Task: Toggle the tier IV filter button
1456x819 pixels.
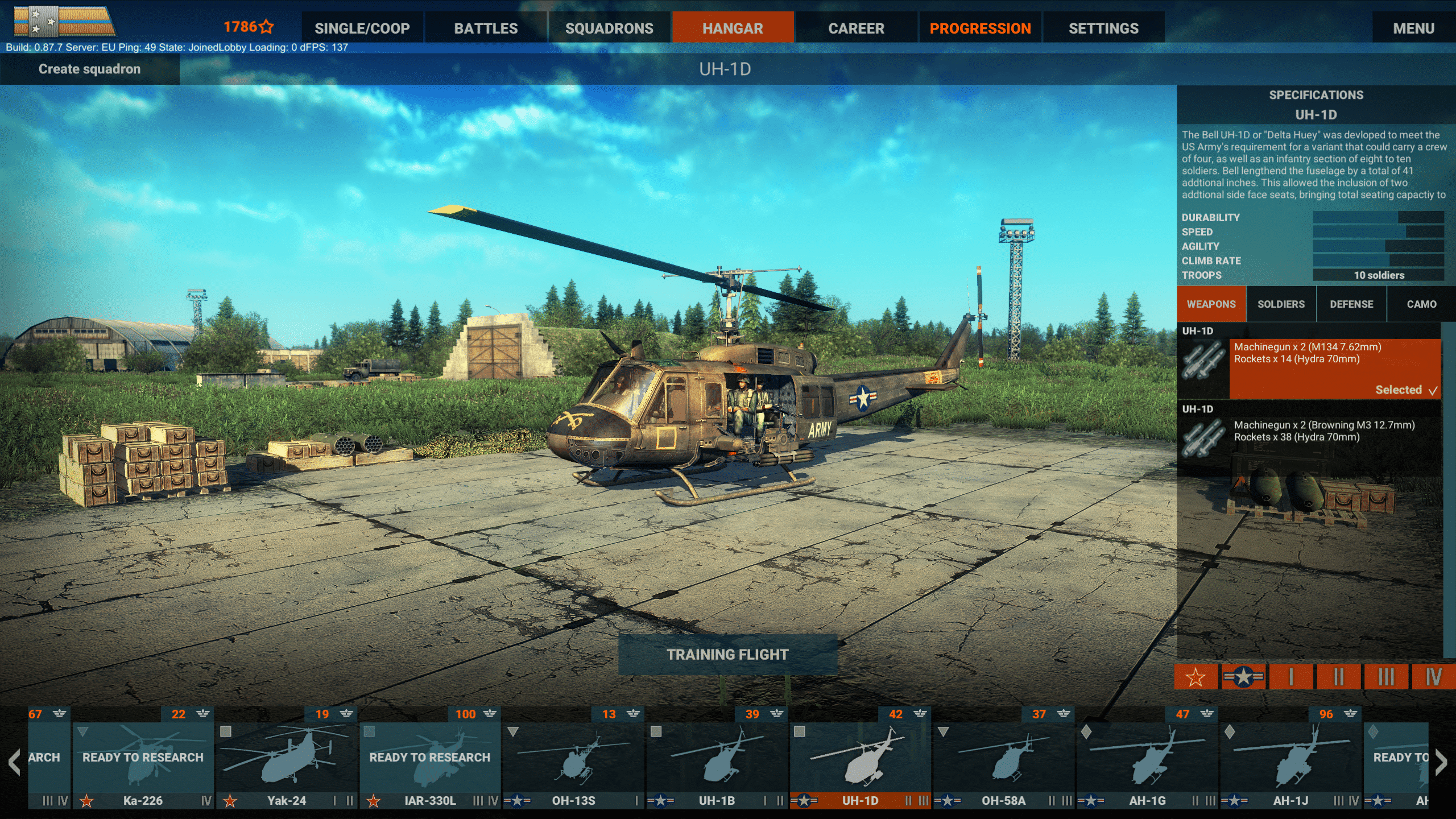Action: 1433,677
